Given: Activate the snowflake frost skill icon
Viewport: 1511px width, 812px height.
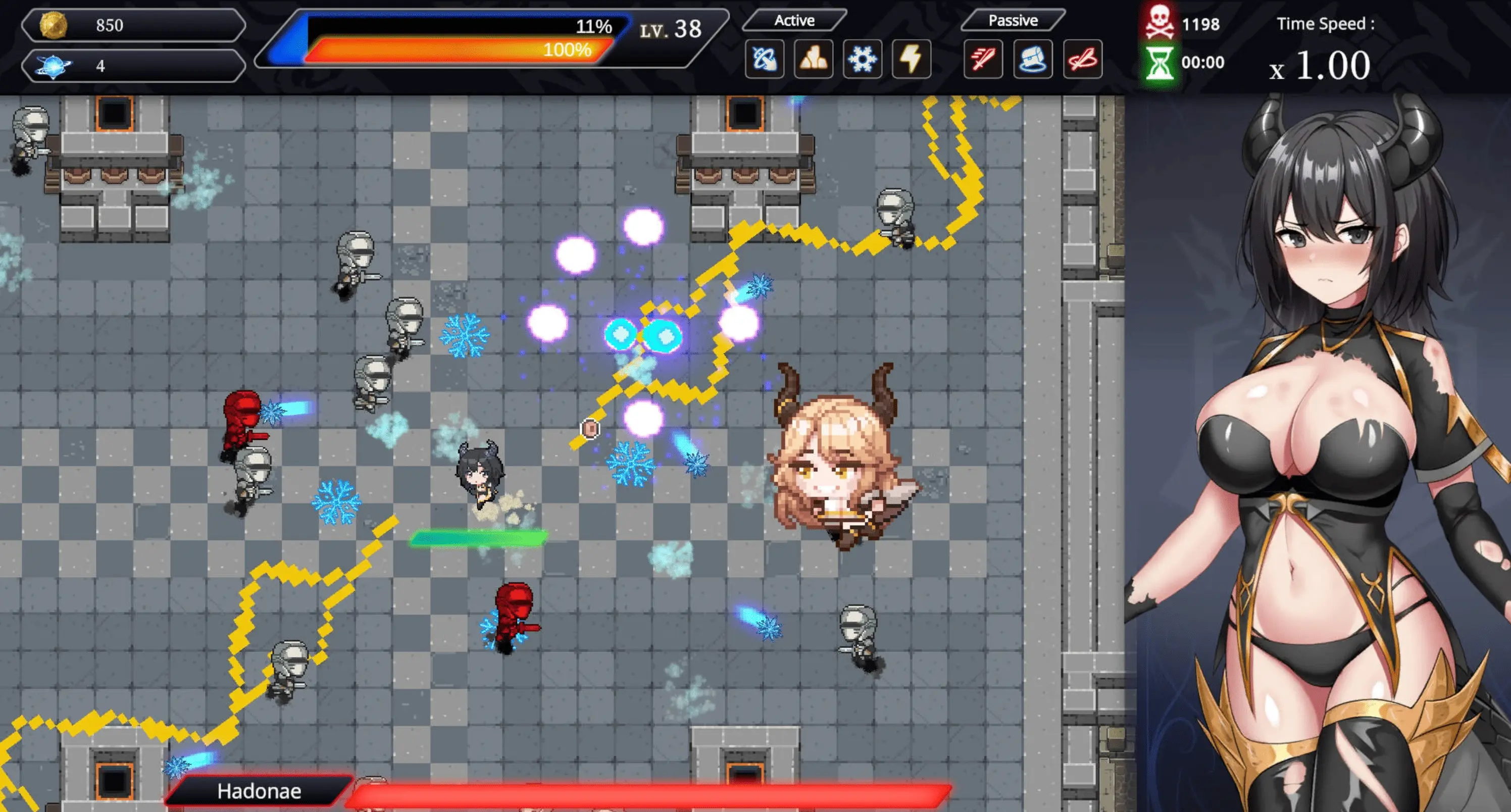Looking at the screenshot, I should [x=862, y=59].
